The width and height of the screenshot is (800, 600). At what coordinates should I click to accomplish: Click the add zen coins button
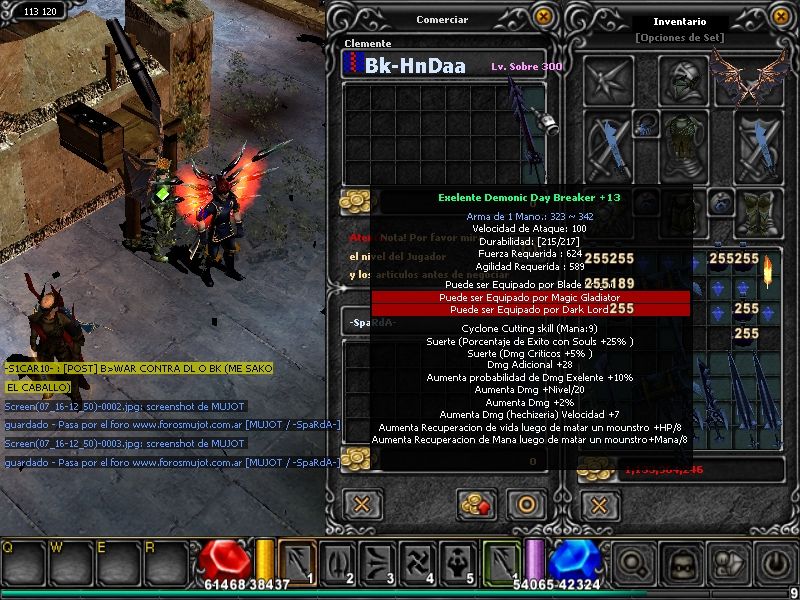tap(477, 503)
